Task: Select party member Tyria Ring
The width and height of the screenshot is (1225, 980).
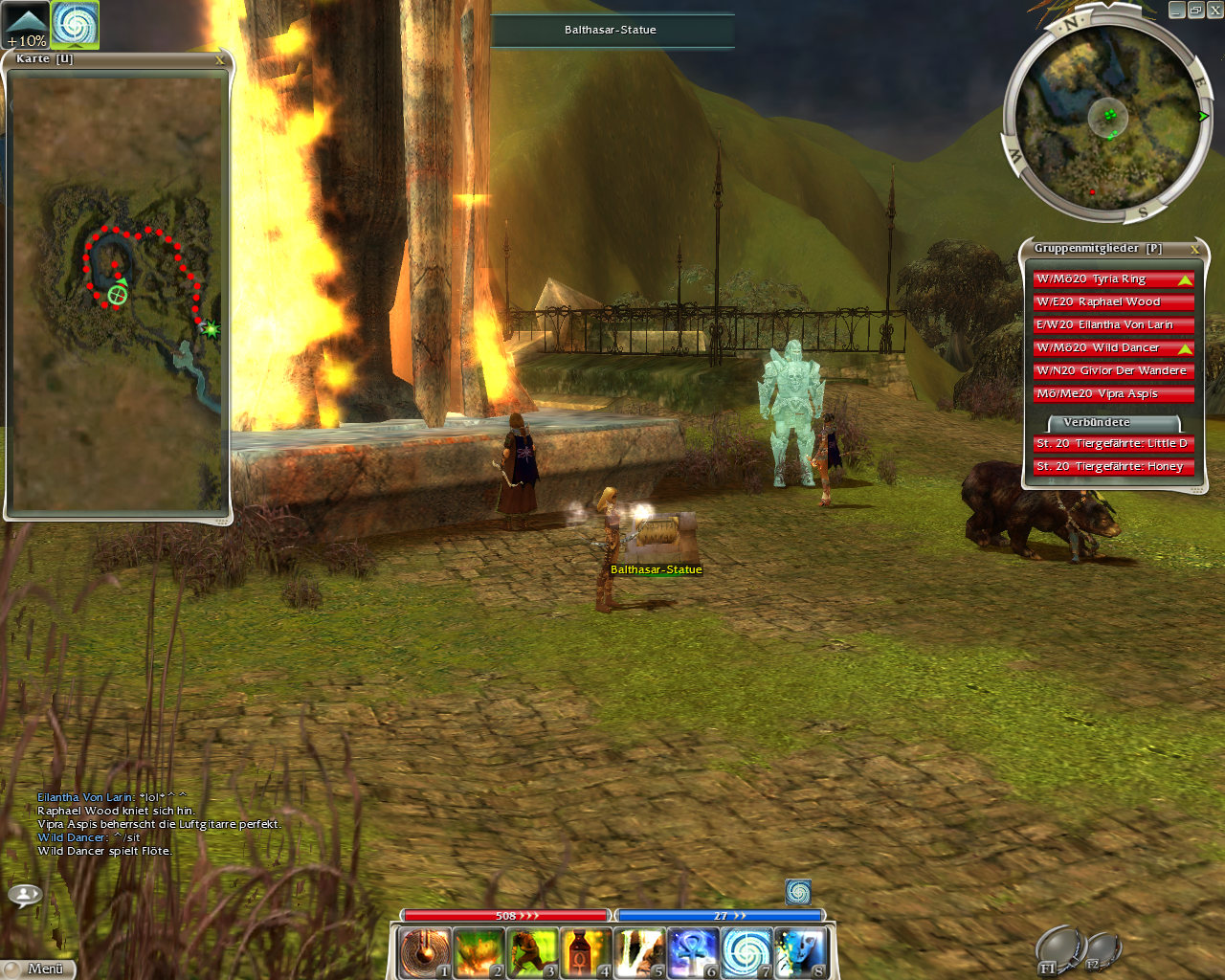Action: click(x=1113, y=279)
